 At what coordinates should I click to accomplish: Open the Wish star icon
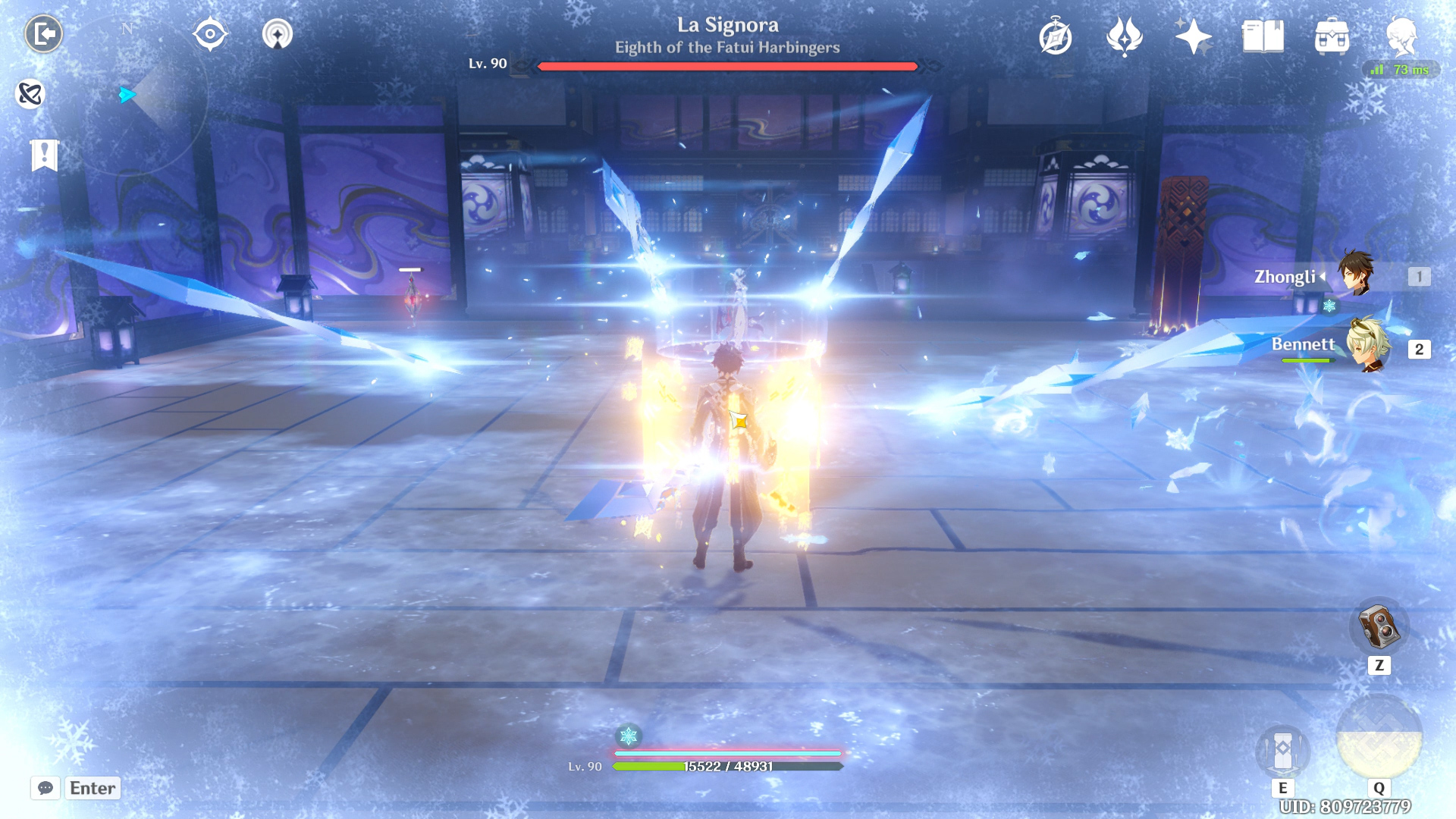pyautogui.click(x=1193, y=36)
